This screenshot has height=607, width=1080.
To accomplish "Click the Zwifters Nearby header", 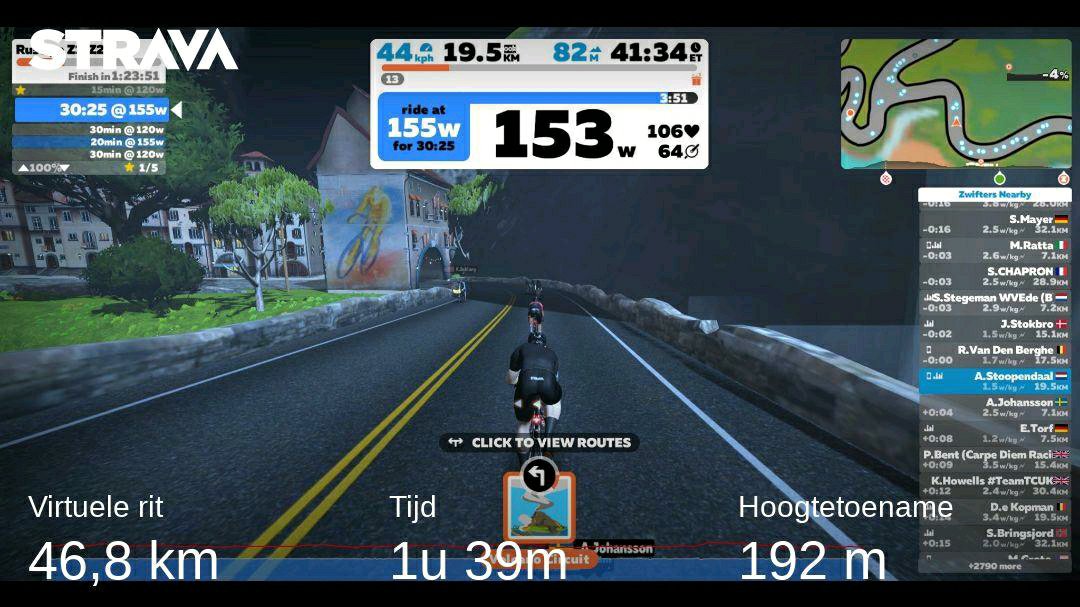I will point(994,195).
